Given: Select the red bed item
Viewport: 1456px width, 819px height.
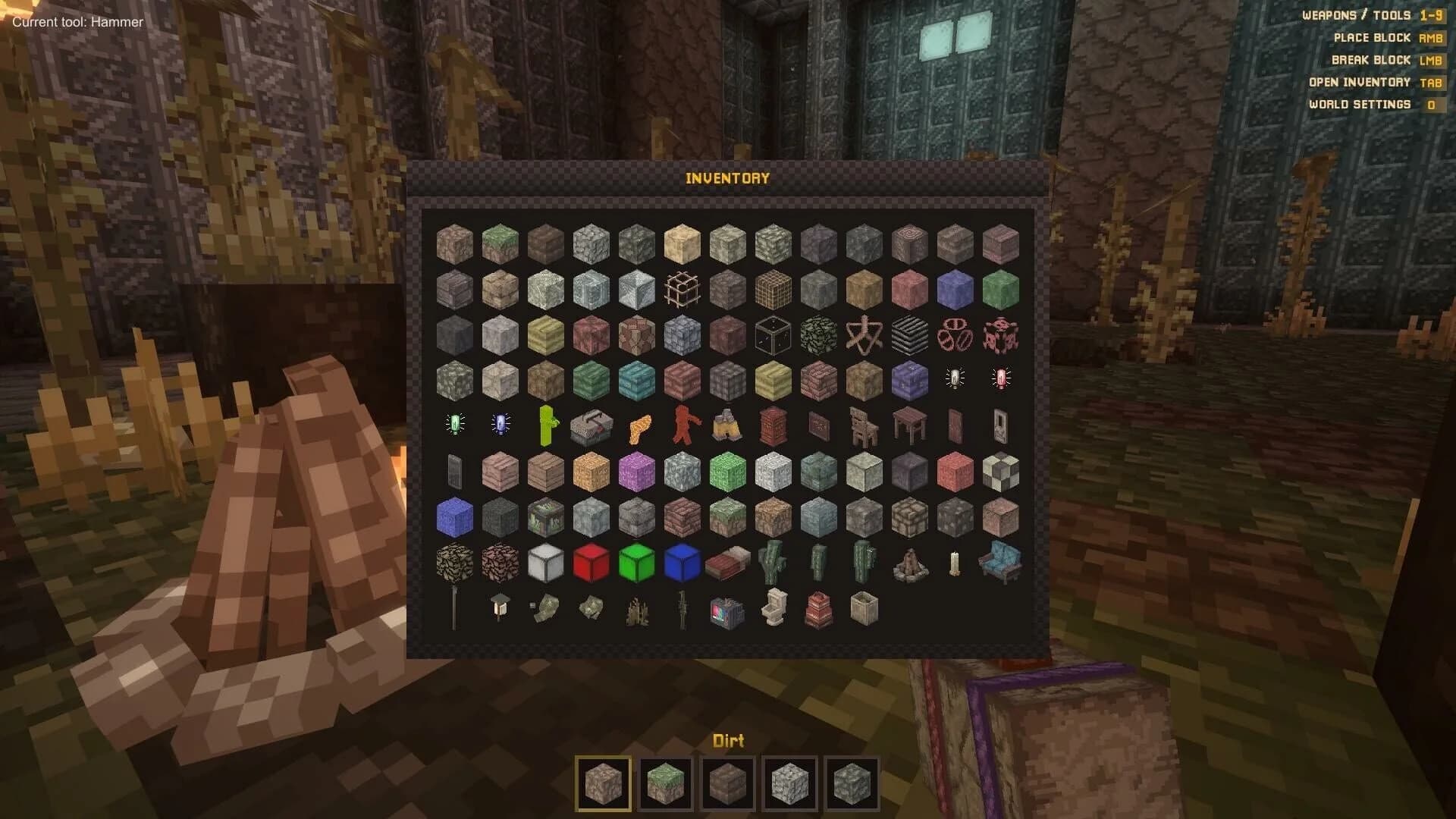Looking at the screenshot, I should (726, 563).
